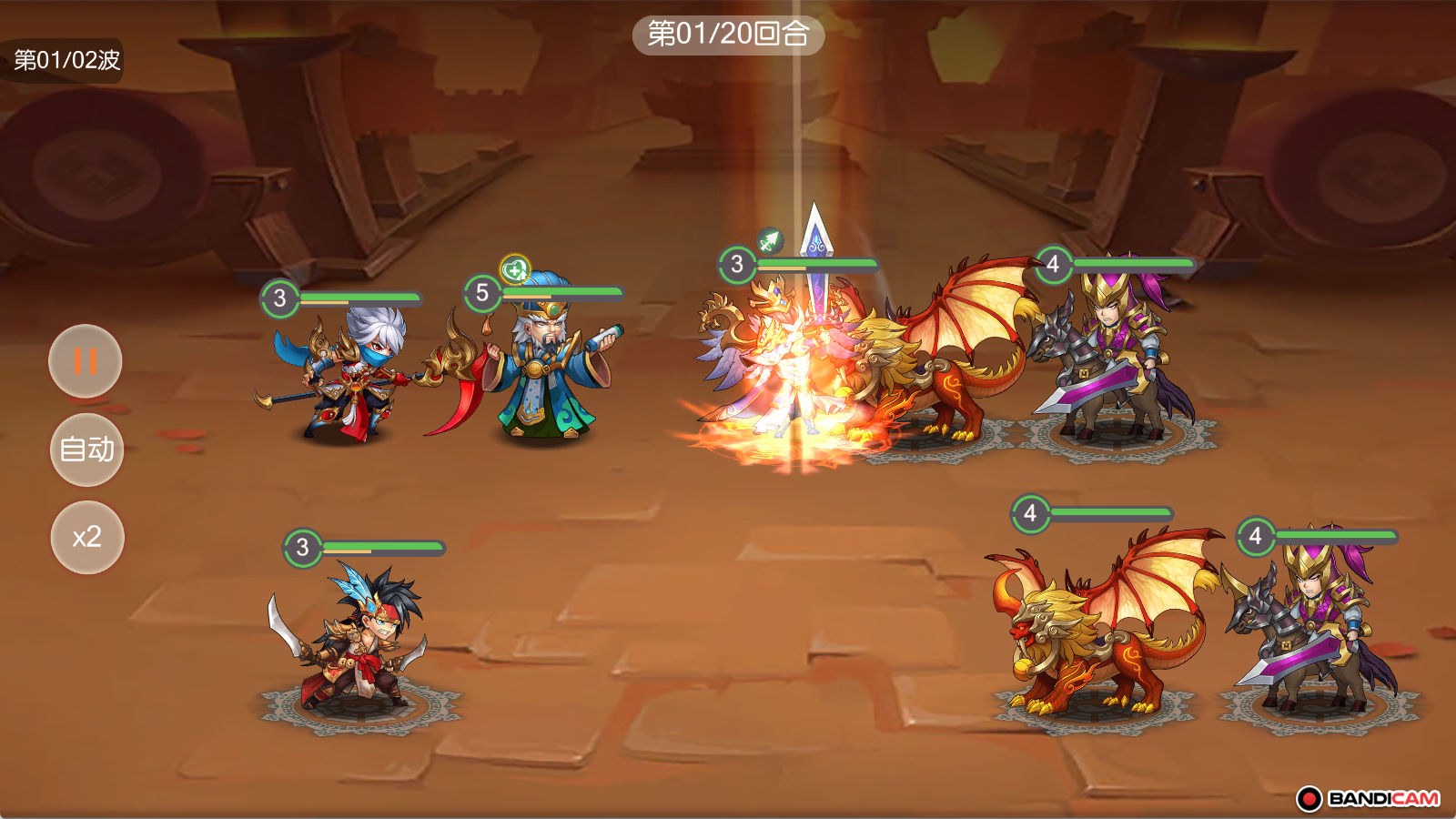
Task: Activate the x2 speed button
Action: [87, 537]
